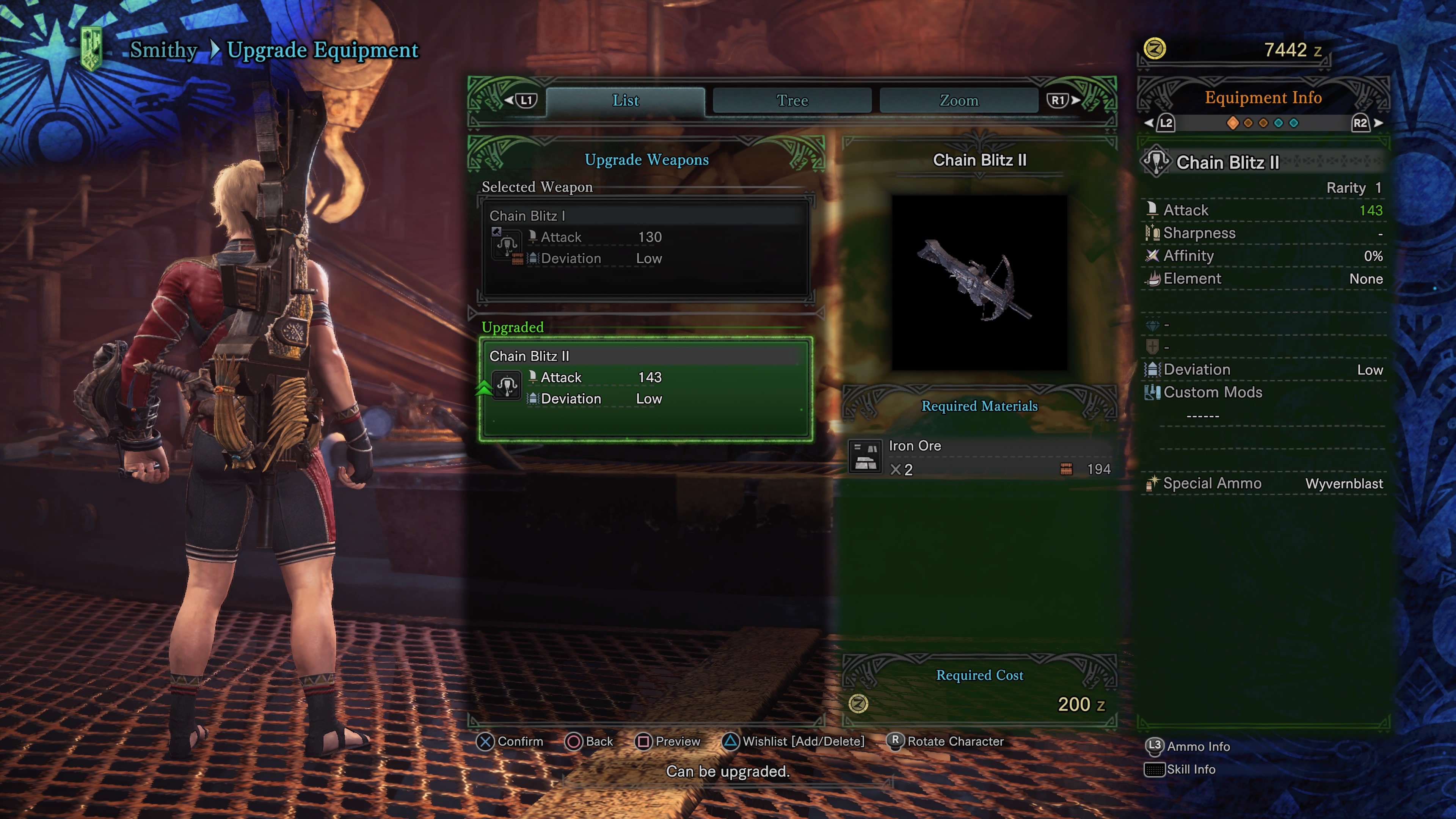1456x819 pixels.
Task: Select the Iron Ore material row
Action: point(979,457)
